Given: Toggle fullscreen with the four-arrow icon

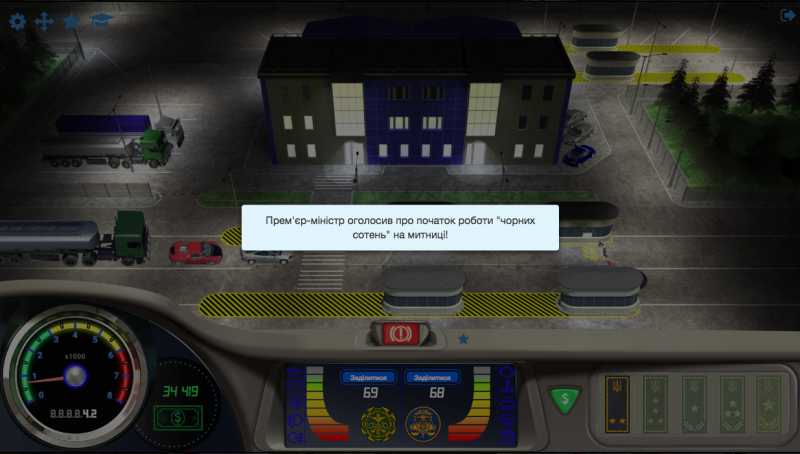Looking at the screenshot, I should pos(44,20).
